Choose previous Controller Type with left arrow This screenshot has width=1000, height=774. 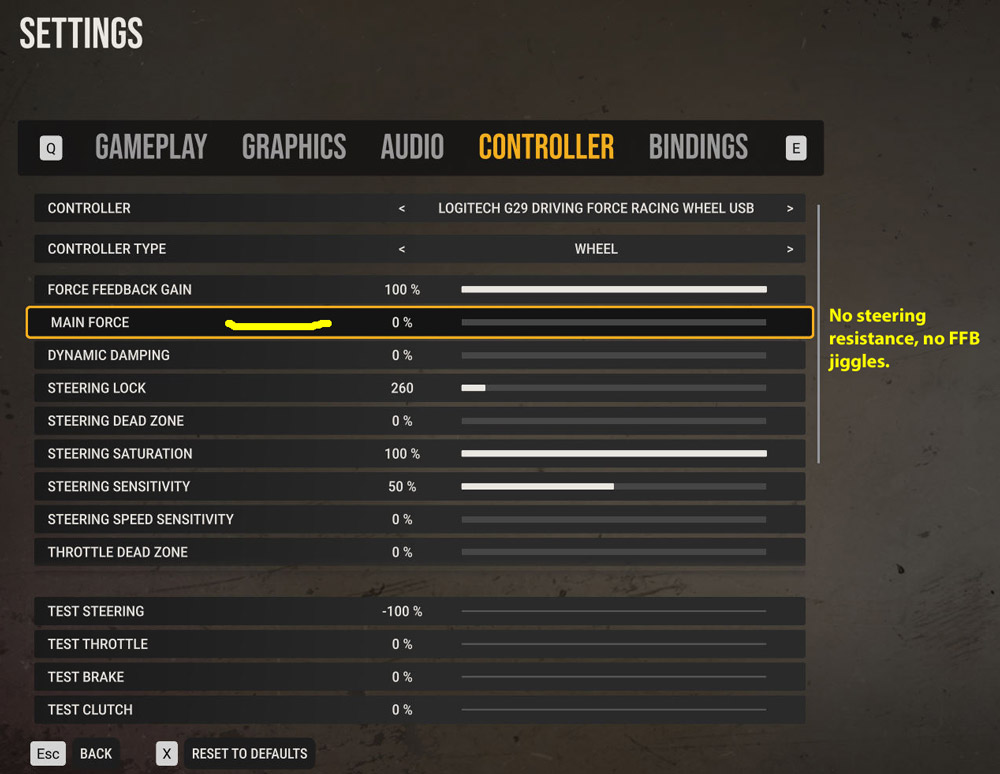click(x=402, y=249)
